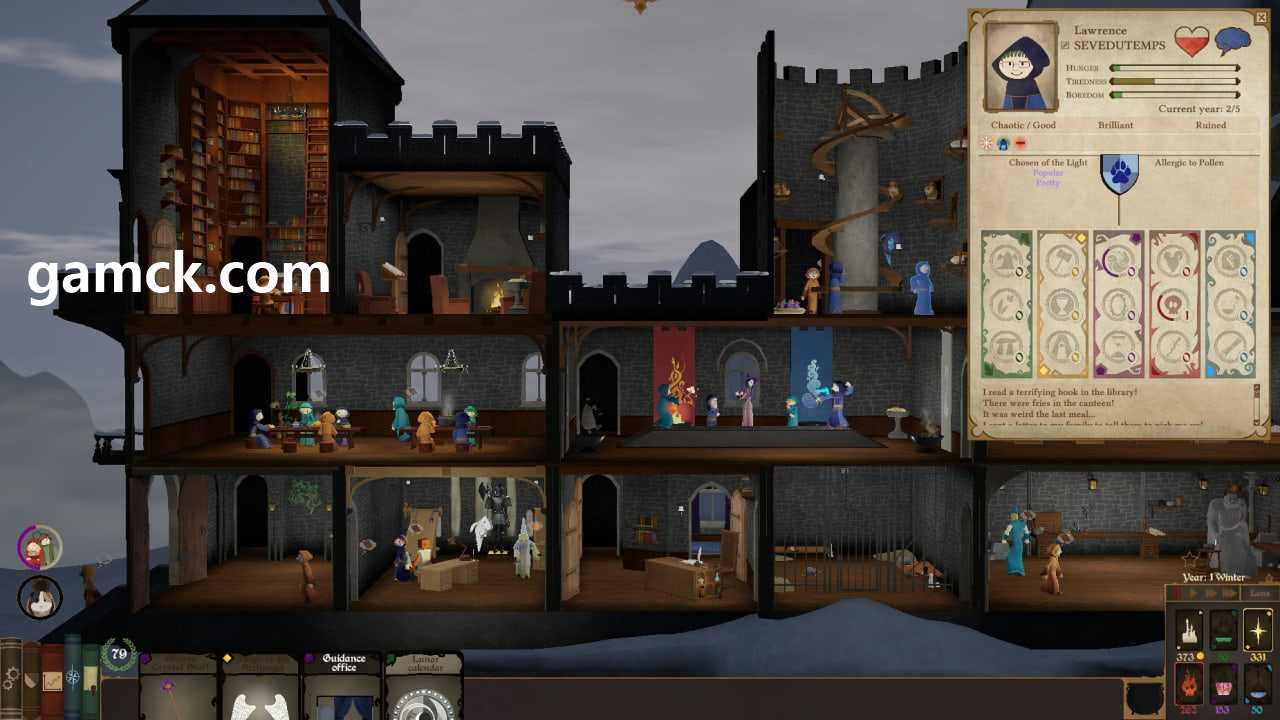This screenshot has width=1280, height=720.
Task: Open the blue brain icon
Action: pos(1232,41)
